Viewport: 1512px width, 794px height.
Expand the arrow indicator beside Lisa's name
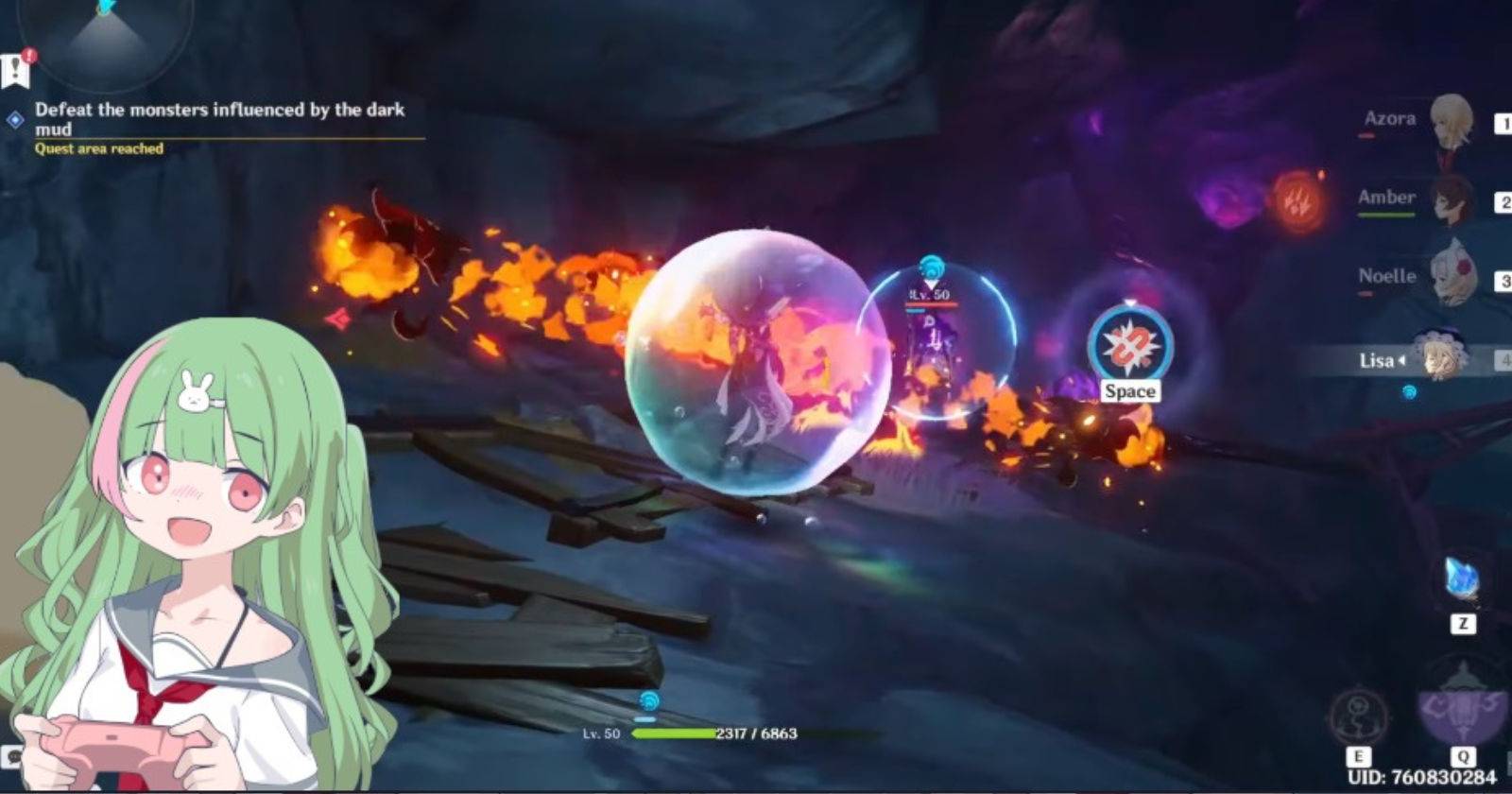pyautogui.click(x=1402, y=362)
